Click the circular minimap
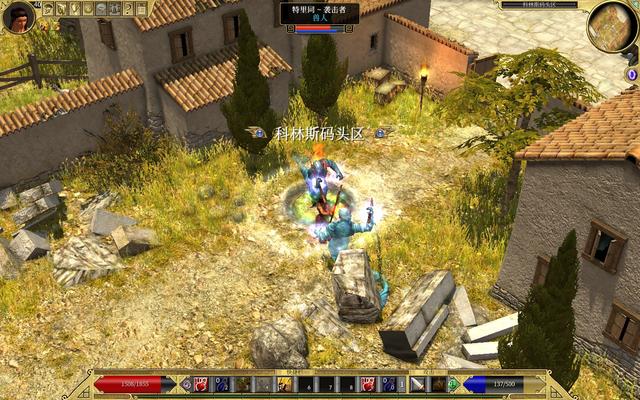640x400 pixels. click(x=612, y=26)
